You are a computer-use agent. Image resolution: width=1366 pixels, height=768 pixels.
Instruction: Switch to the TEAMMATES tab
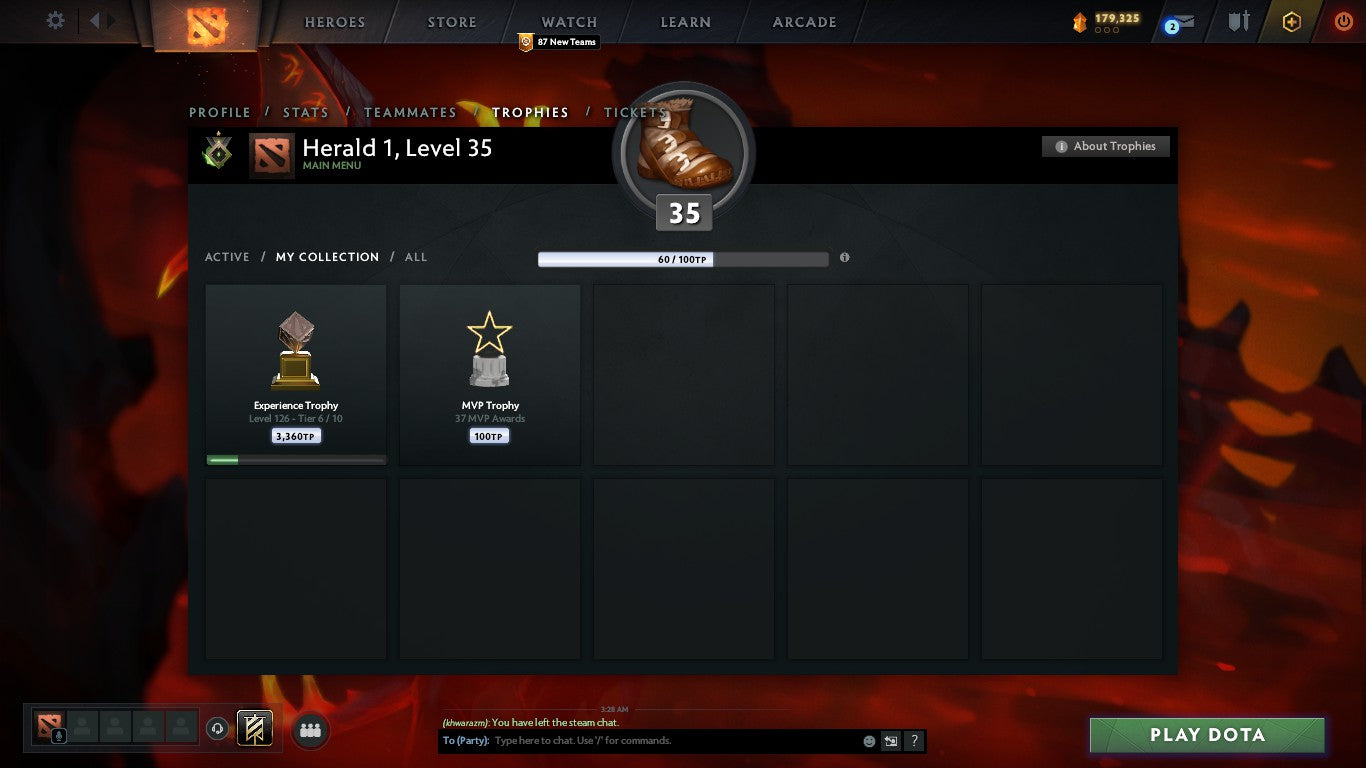click(410, 113)
